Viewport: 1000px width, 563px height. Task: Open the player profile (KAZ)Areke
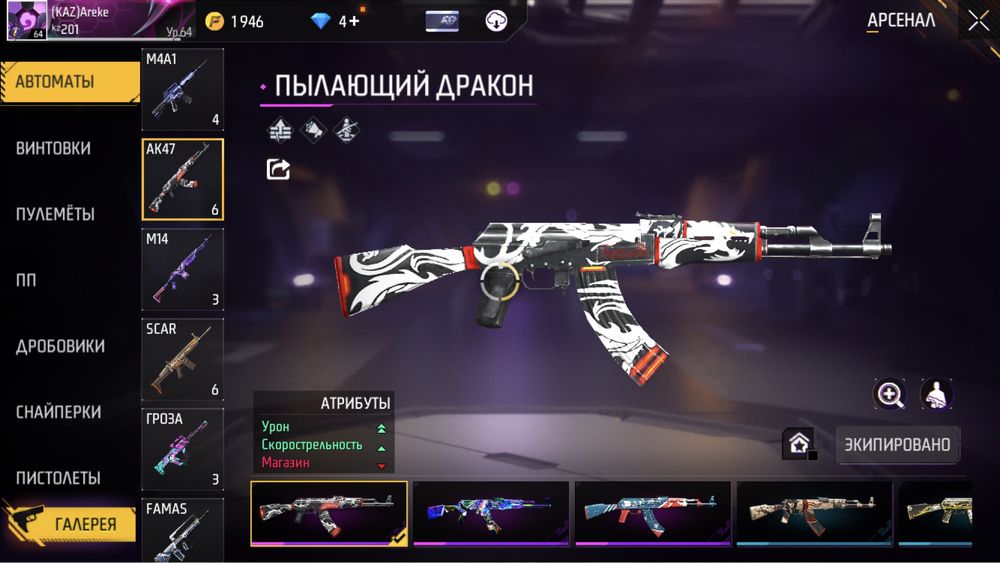pyautogui.click(x=68, y=20)
